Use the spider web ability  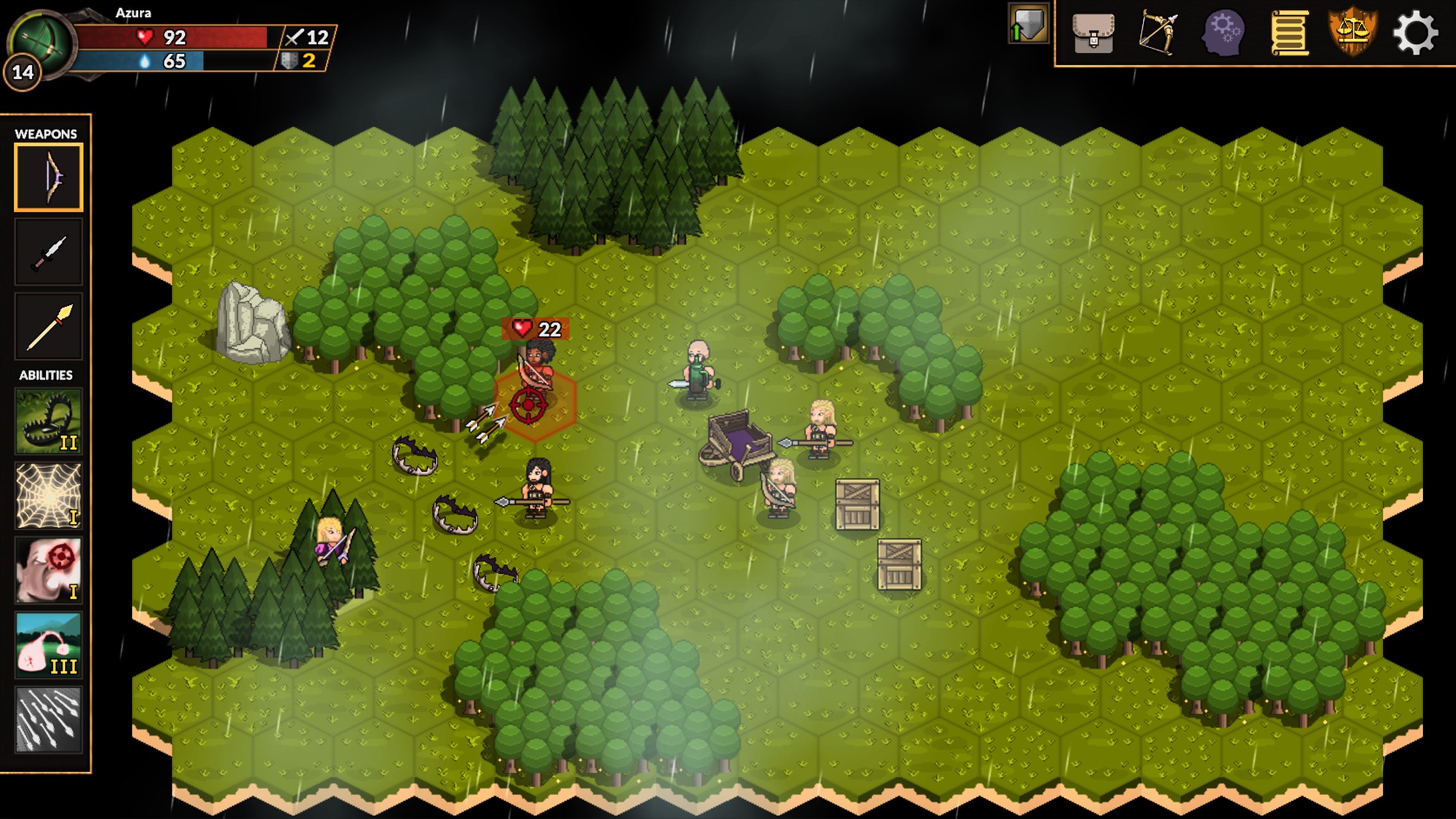49,496
